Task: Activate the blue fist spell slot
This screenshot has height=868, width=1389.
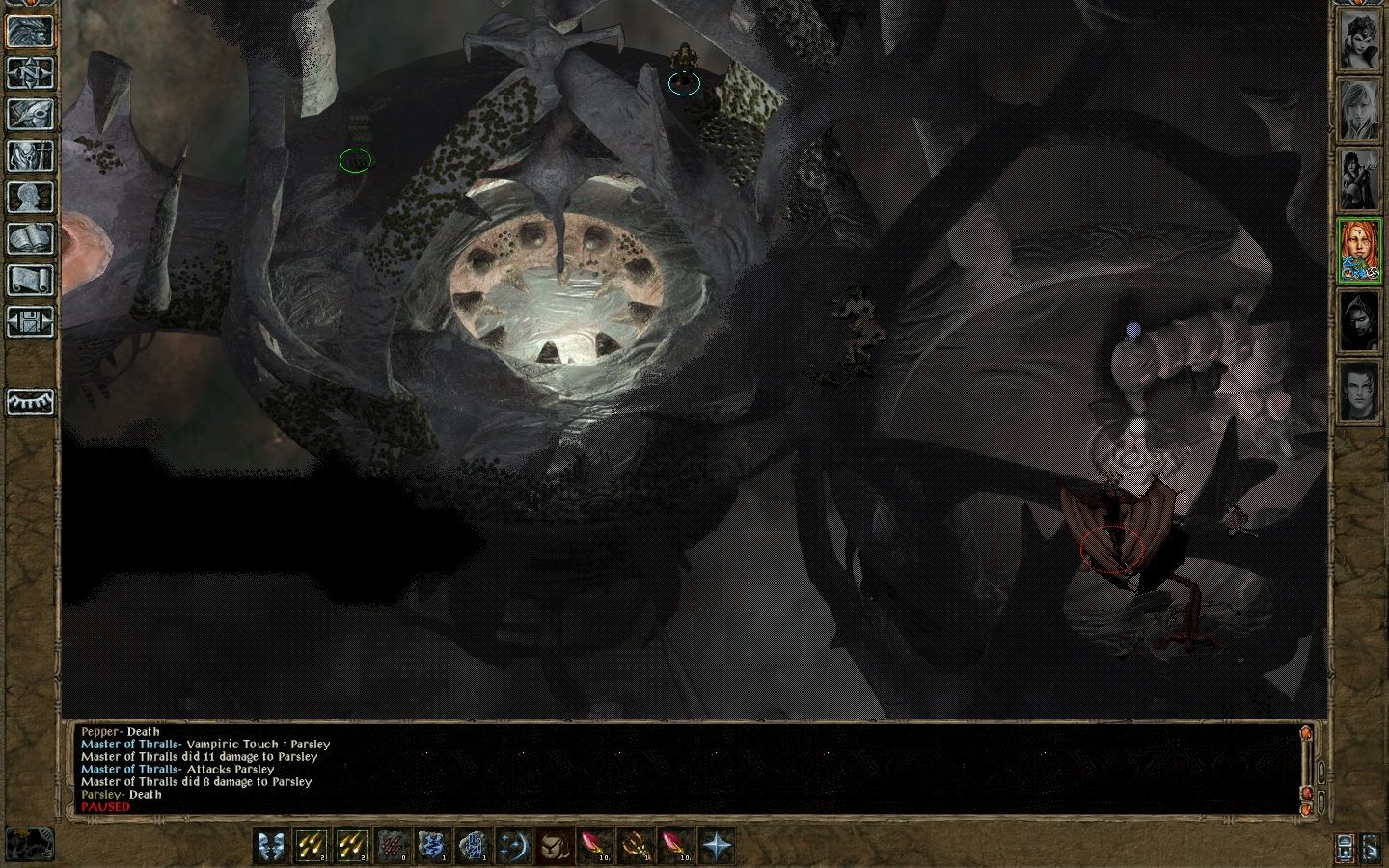Action: (473, 846)
